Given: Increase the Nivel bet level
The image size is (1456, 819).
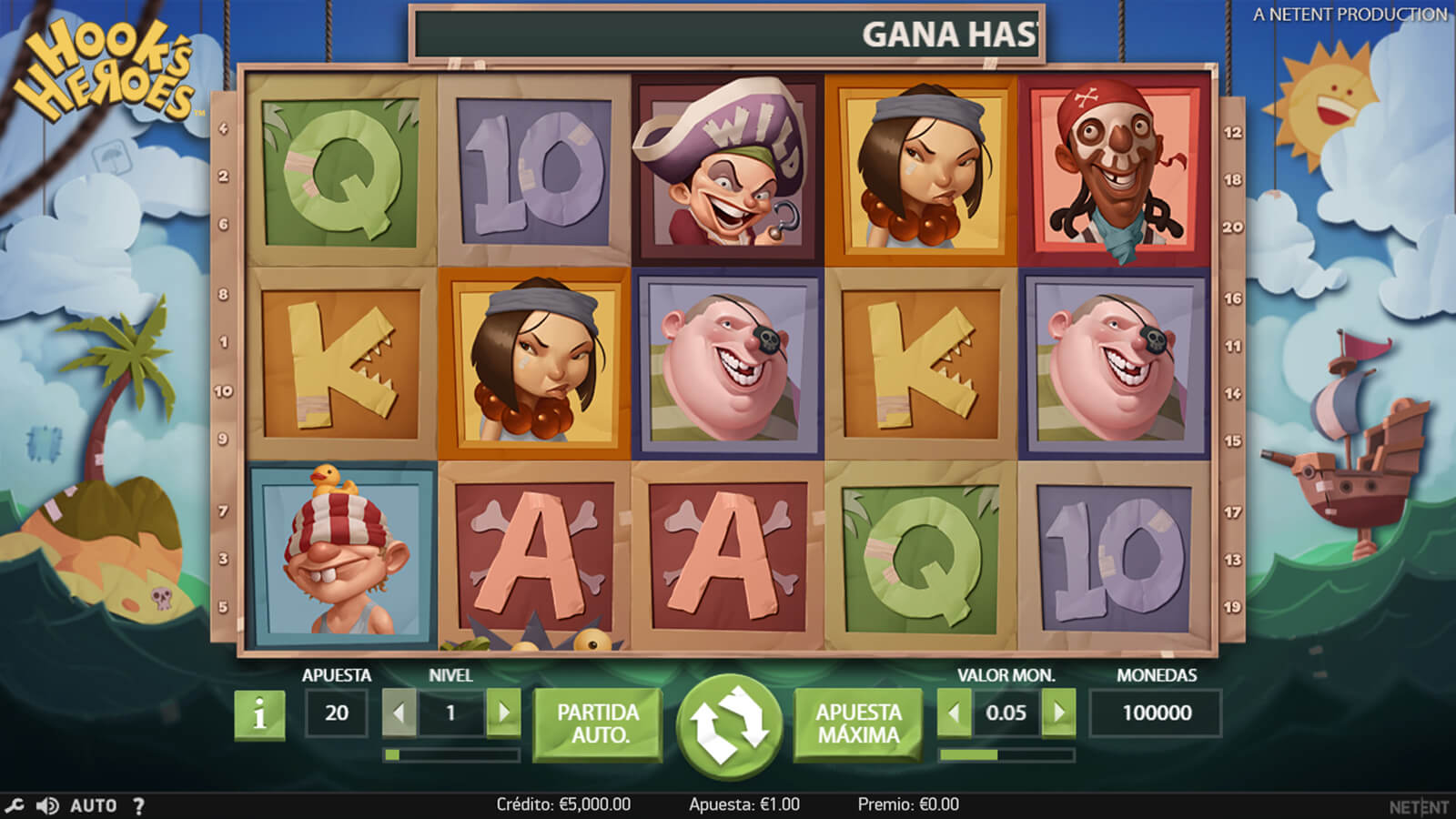Looking at the screenshot, I should pyautogui.click(x=503, y=713).
